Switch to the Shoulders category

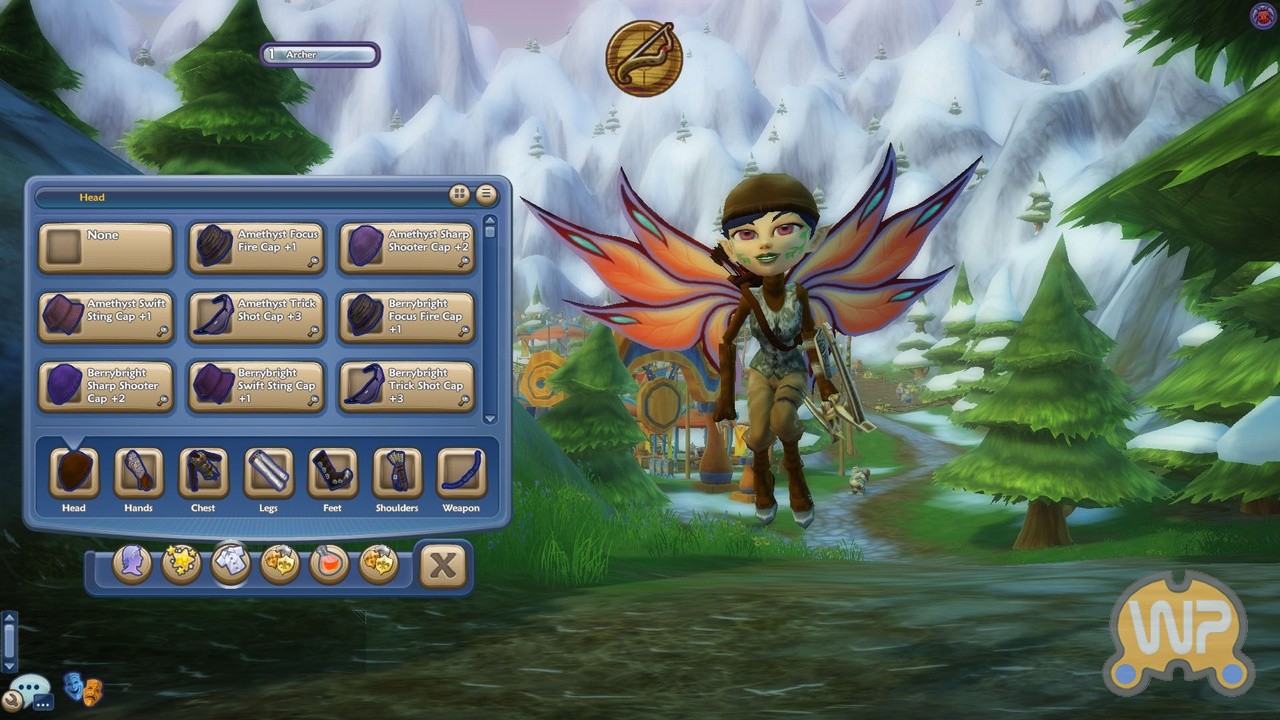pyautogui.click(x=397, y=473)
